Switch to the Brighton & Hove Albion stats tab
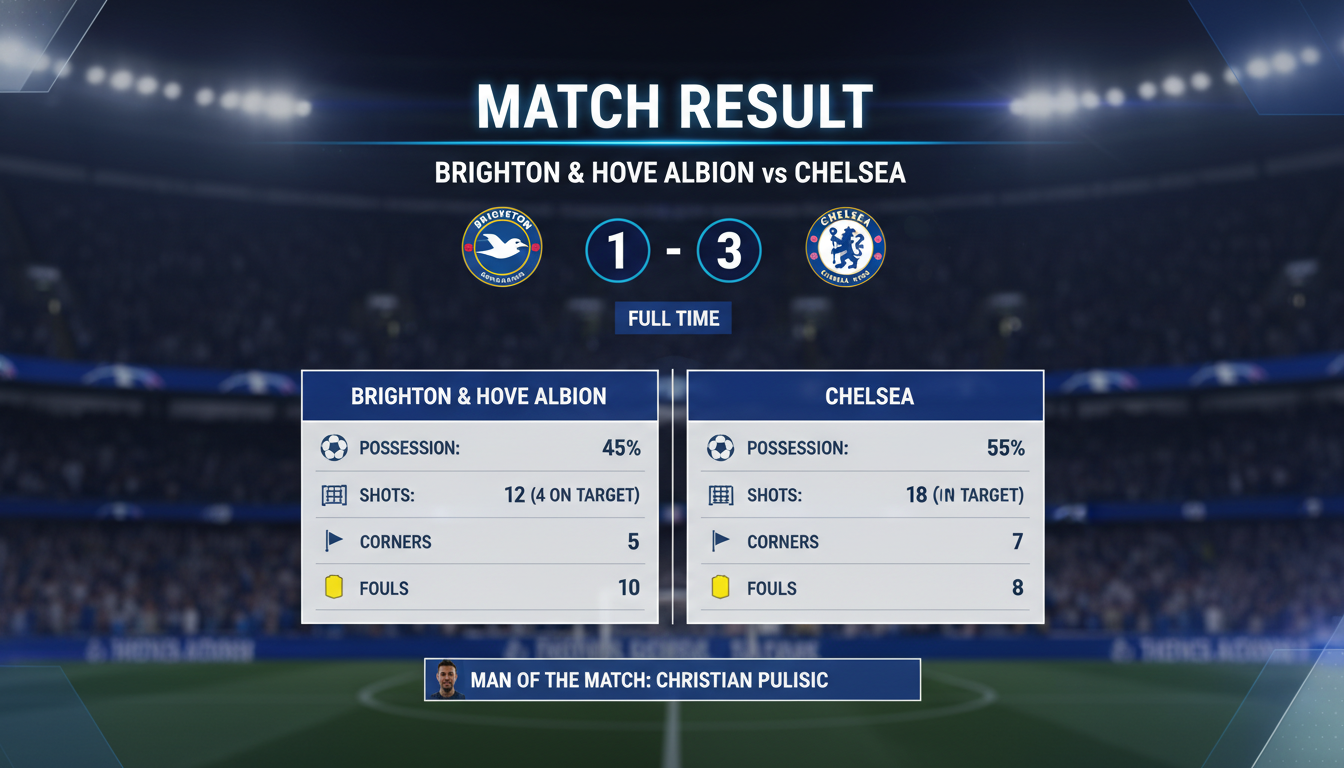Screen dimensions: 1344x768 click(x=479, y=396)
